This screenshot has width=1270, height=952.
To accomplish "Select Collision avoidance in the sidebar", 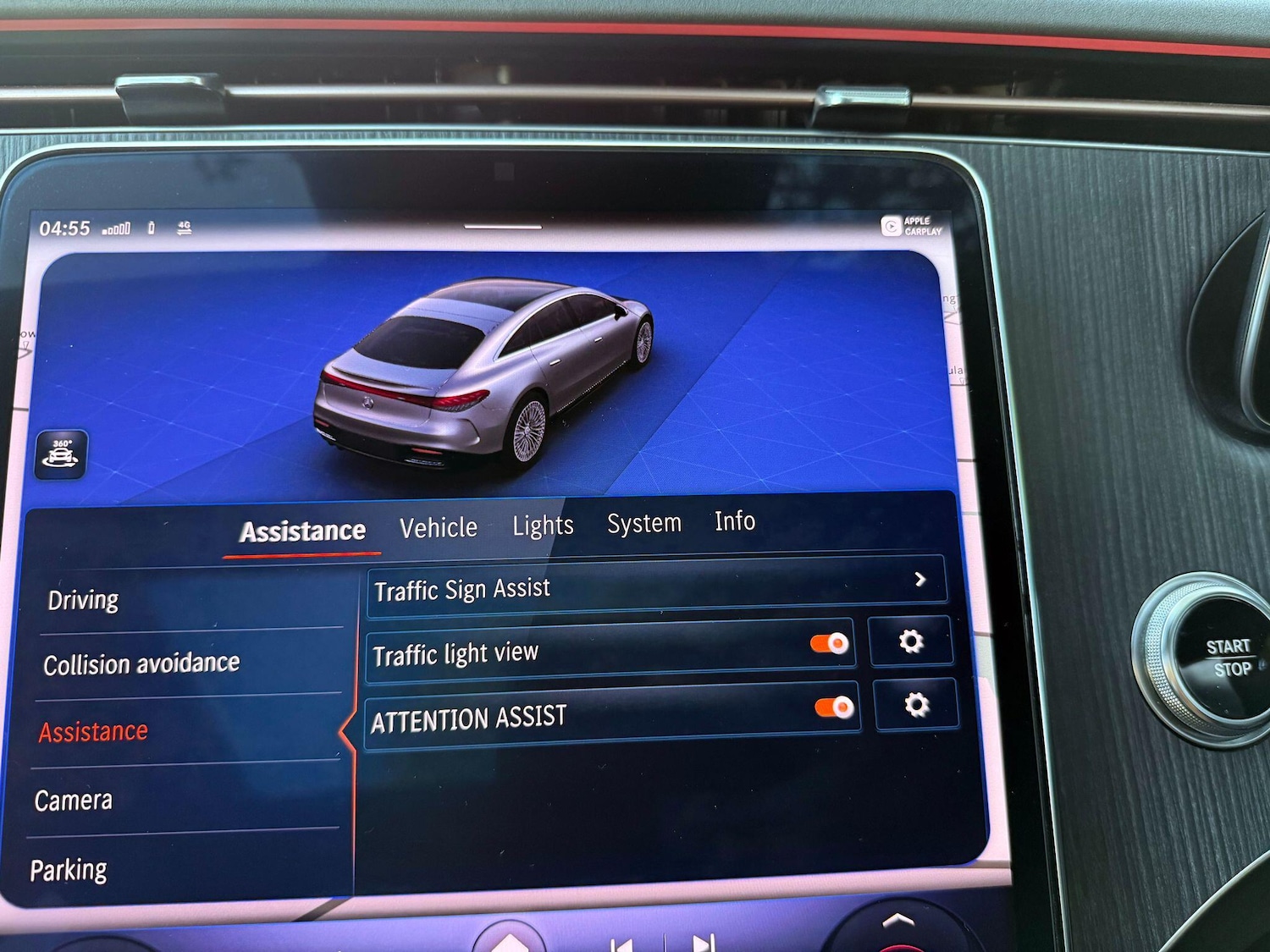I will click(141, 663).
